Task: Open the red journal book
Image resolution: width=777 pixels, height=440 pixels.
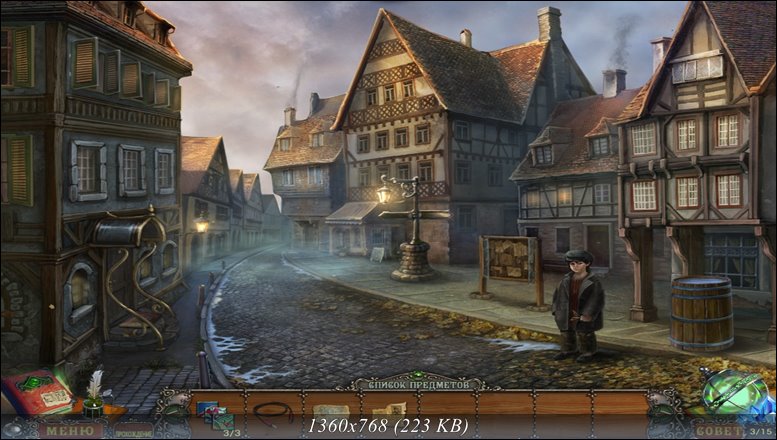Action: point(38,392)
